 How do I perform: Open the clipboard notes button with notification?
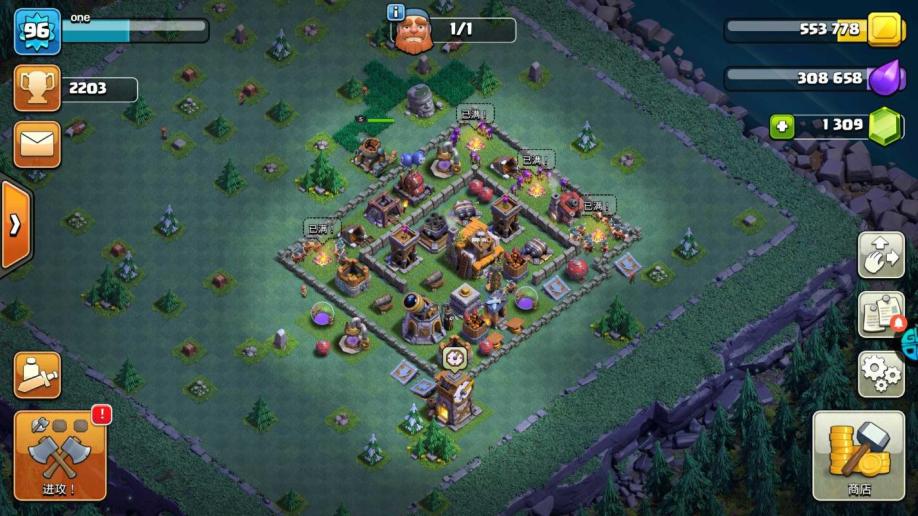tap(881, 315)
